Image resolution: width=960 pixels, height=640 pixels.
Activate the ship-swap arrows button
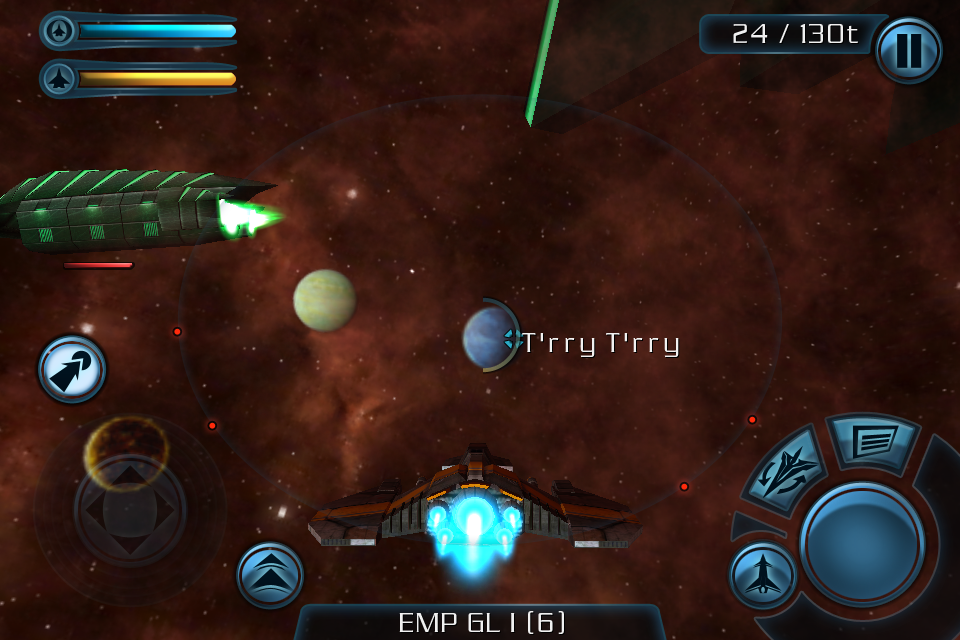click(788, 469)
